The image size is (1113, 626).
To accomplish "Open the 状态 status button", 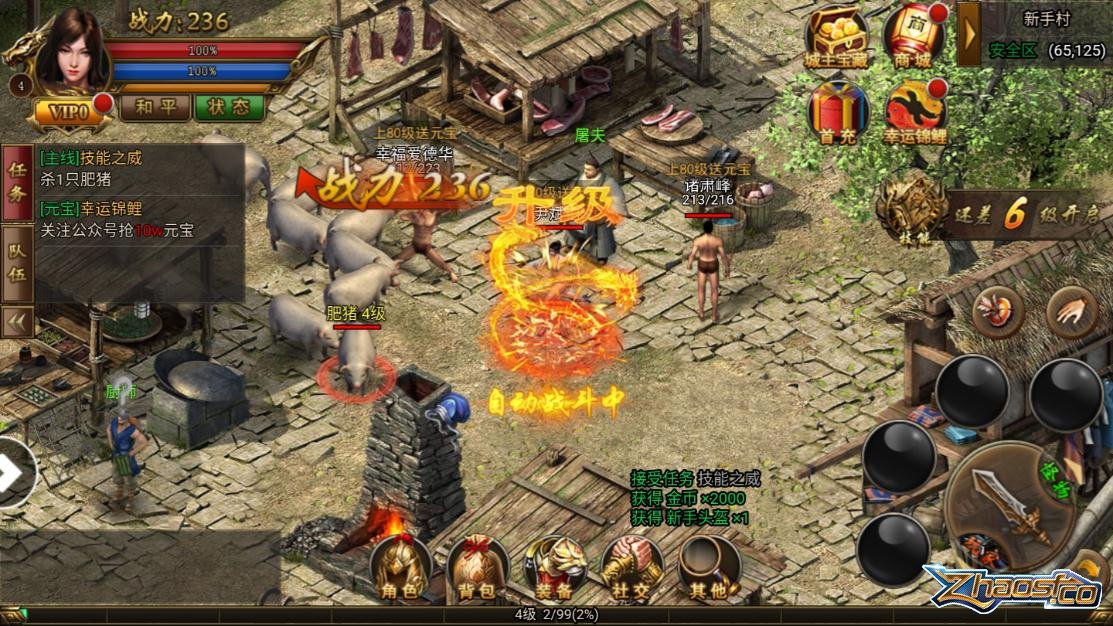I will [230, 107].
